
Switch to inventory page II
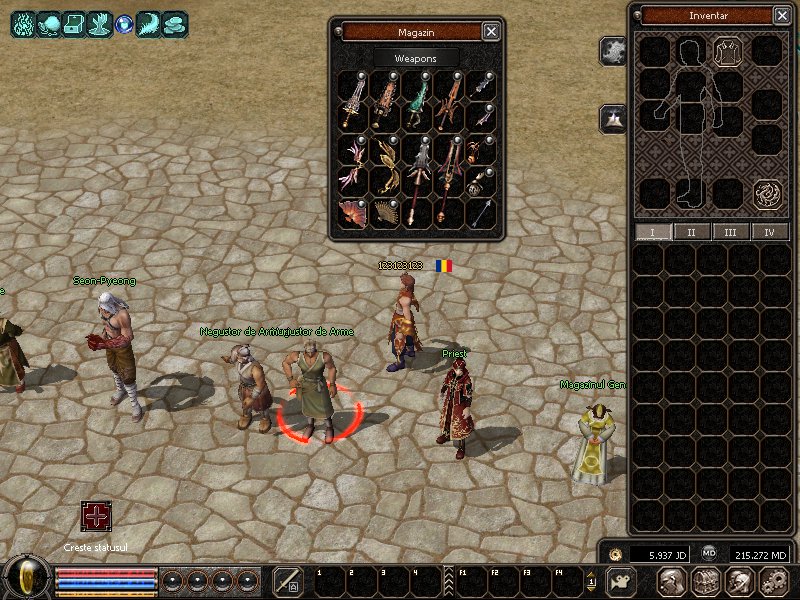692,232
